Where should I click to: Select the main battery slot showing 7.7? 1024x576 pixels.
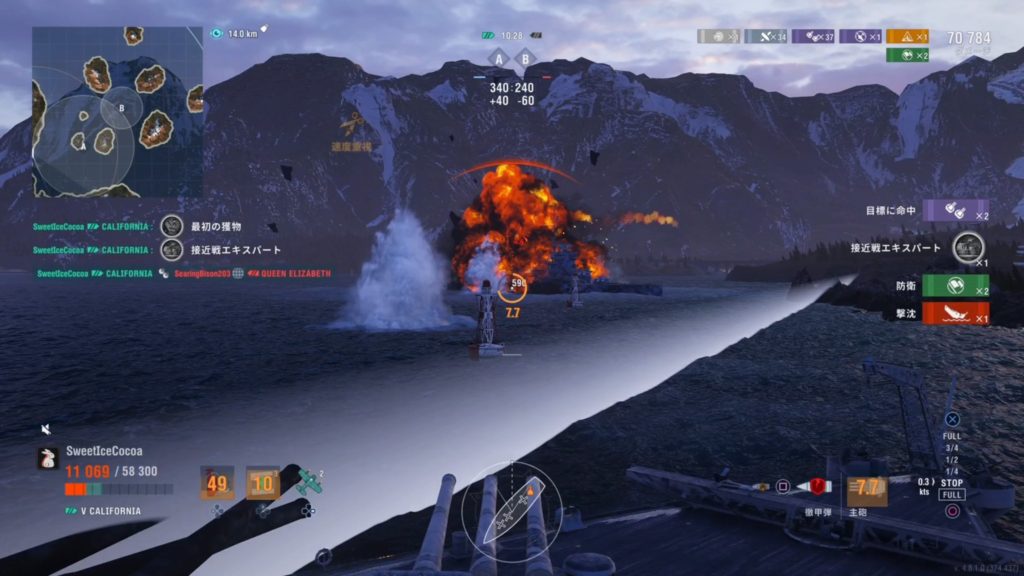[867, 489]
